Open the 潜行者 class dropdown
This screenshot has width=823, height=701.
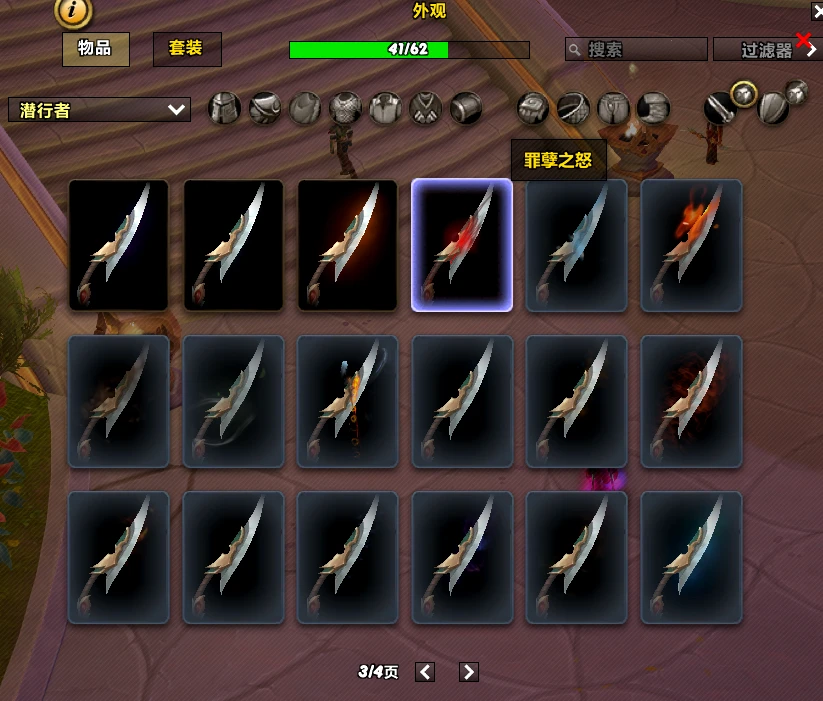99,110
